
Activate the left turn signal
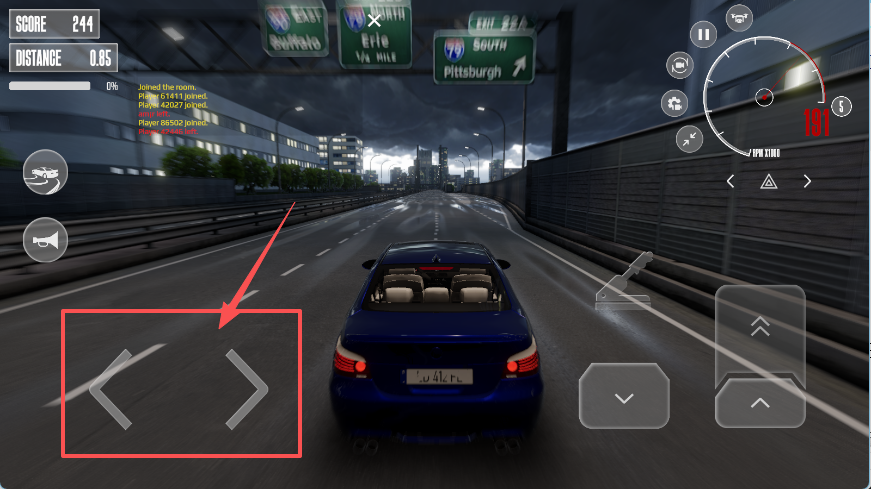[x=731, y=181]
